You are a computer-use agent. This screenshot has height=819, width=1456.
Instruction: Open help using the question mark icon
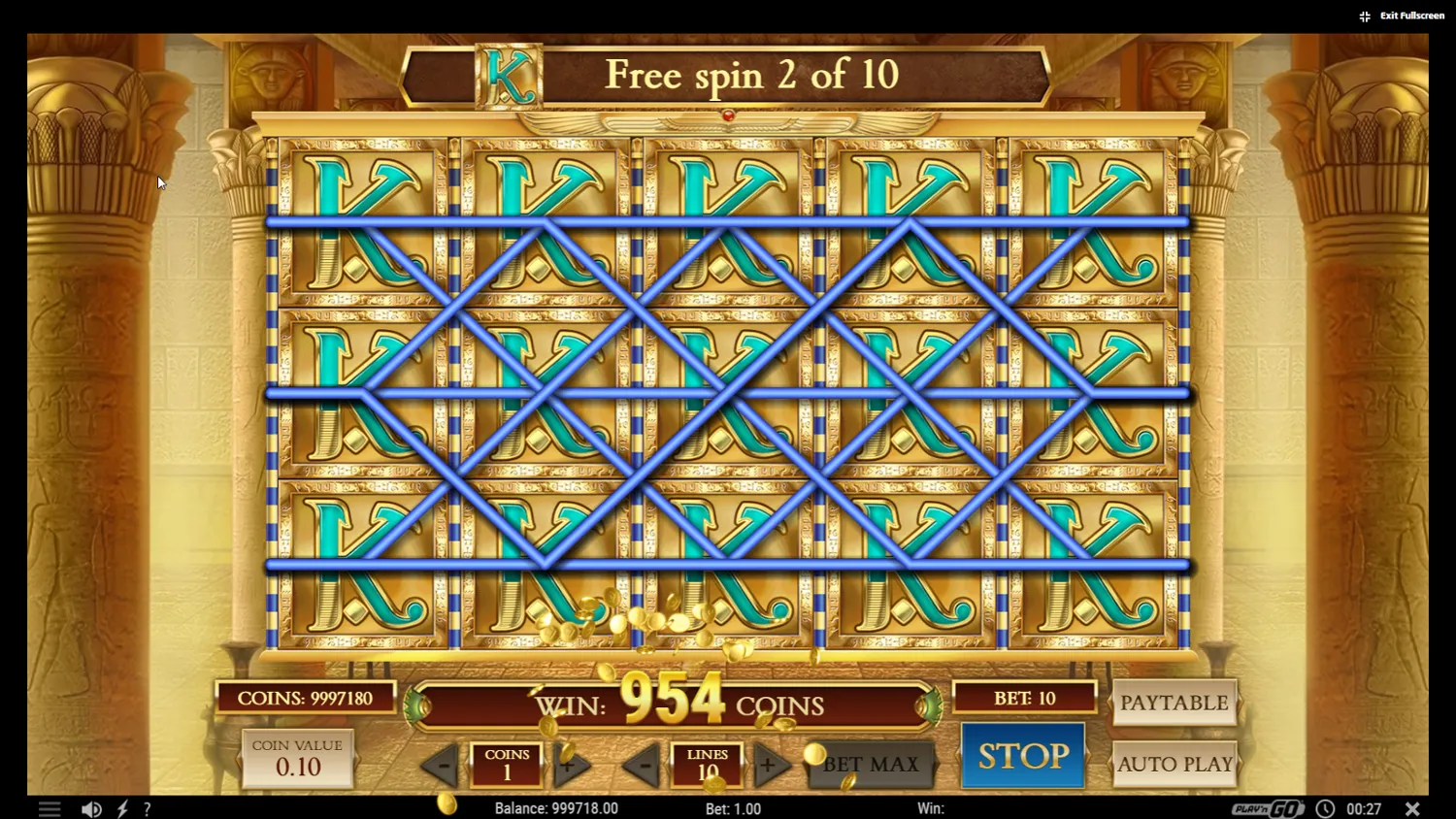[x=147, y=807]
